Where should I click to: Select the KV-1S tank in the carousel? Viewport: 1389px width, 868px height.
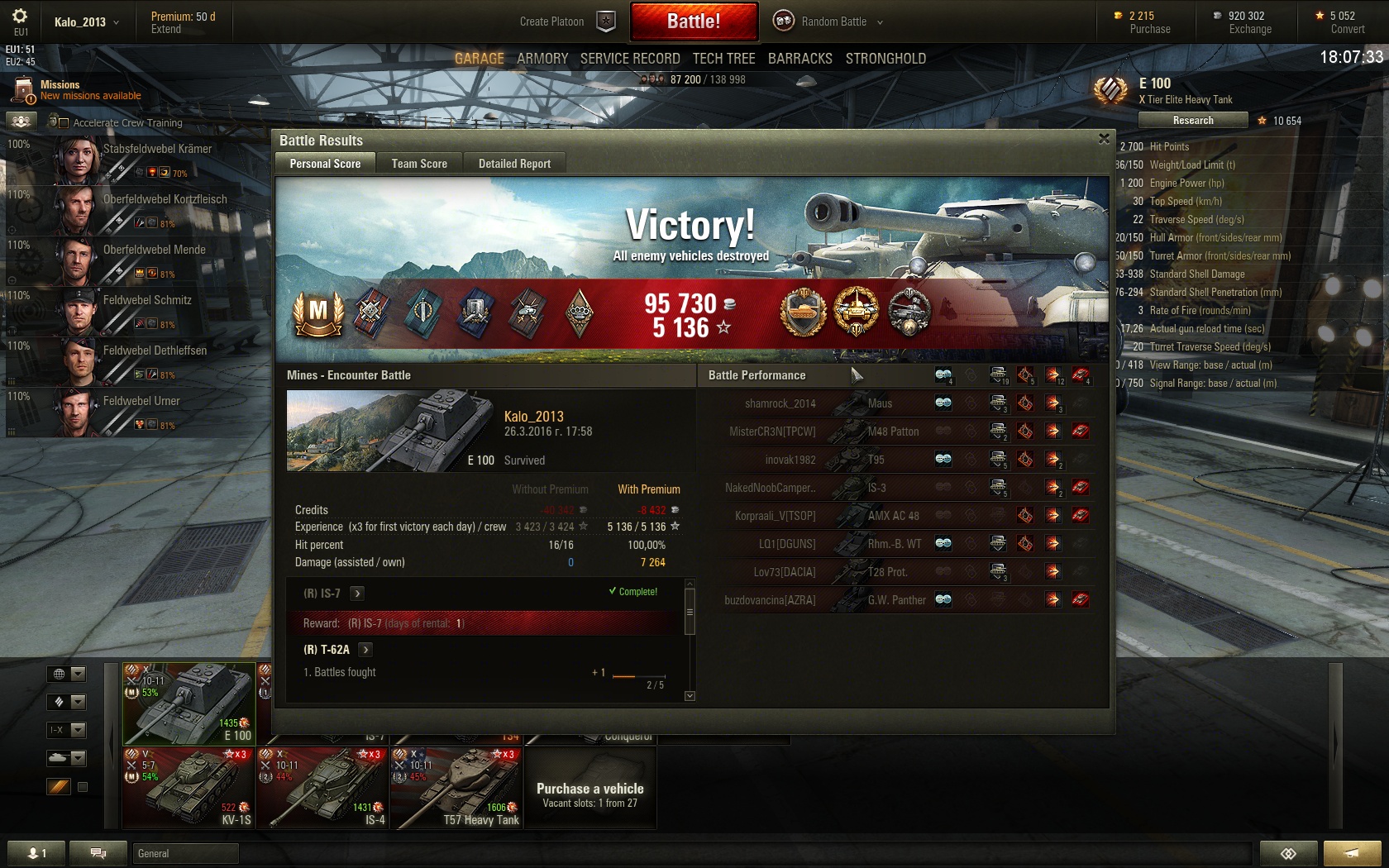point(188,787)
